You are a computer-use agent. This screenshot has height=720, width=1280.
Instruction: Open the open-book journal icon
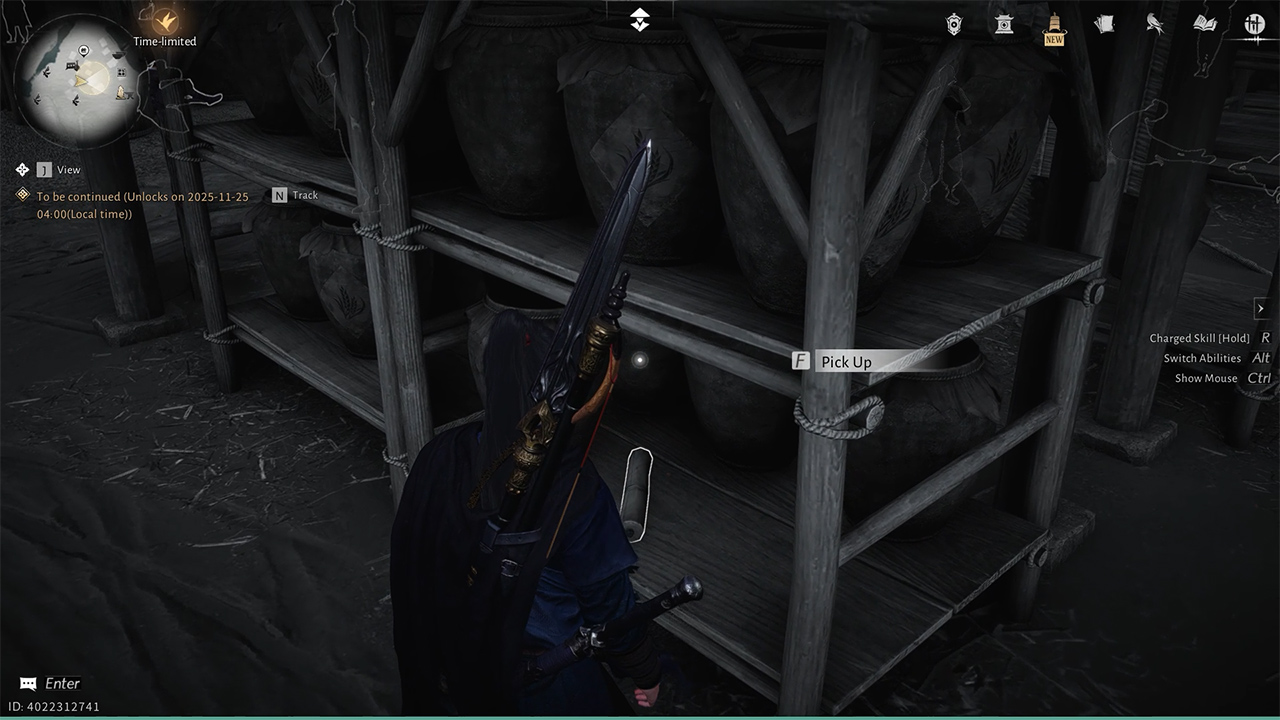1205,24
